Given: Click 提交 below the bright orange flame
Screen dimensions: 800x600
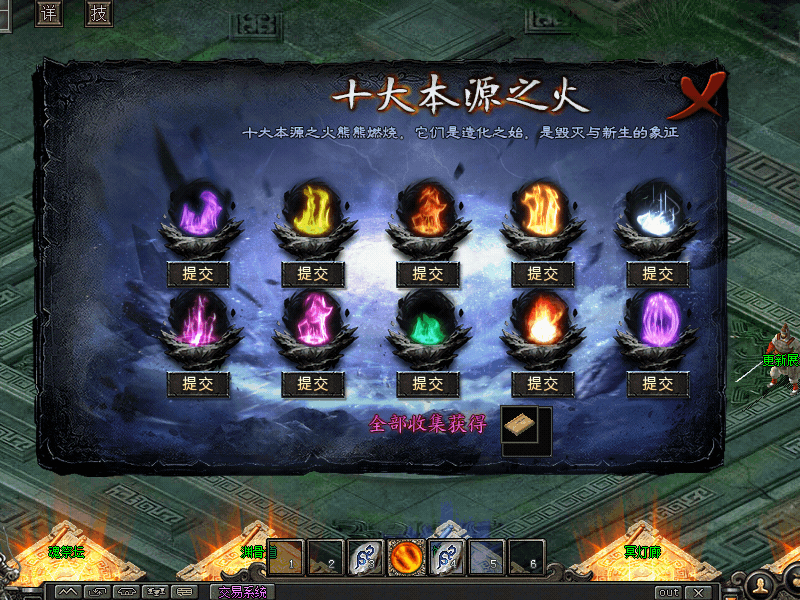Looking at the screenshot, I should click(542, 274).
